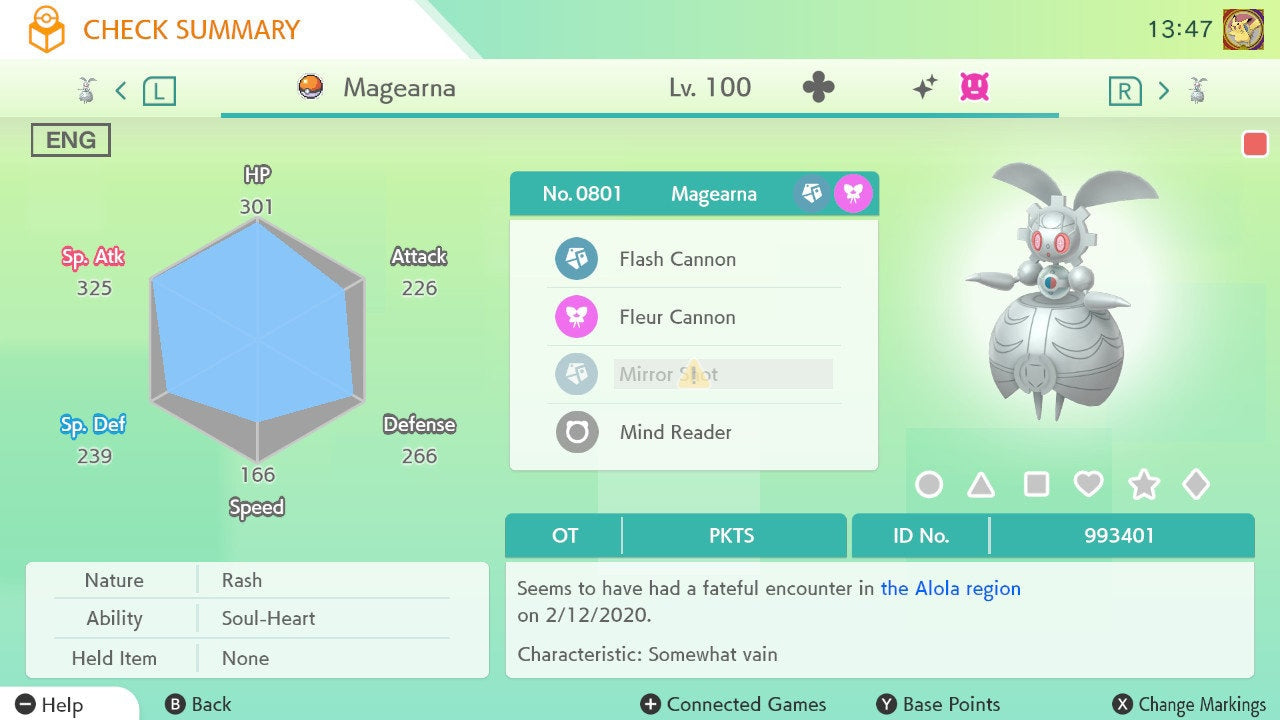Open Connected Games info
The width and height of the screenshot is (1280, 720).
click(x=734, y=705)
